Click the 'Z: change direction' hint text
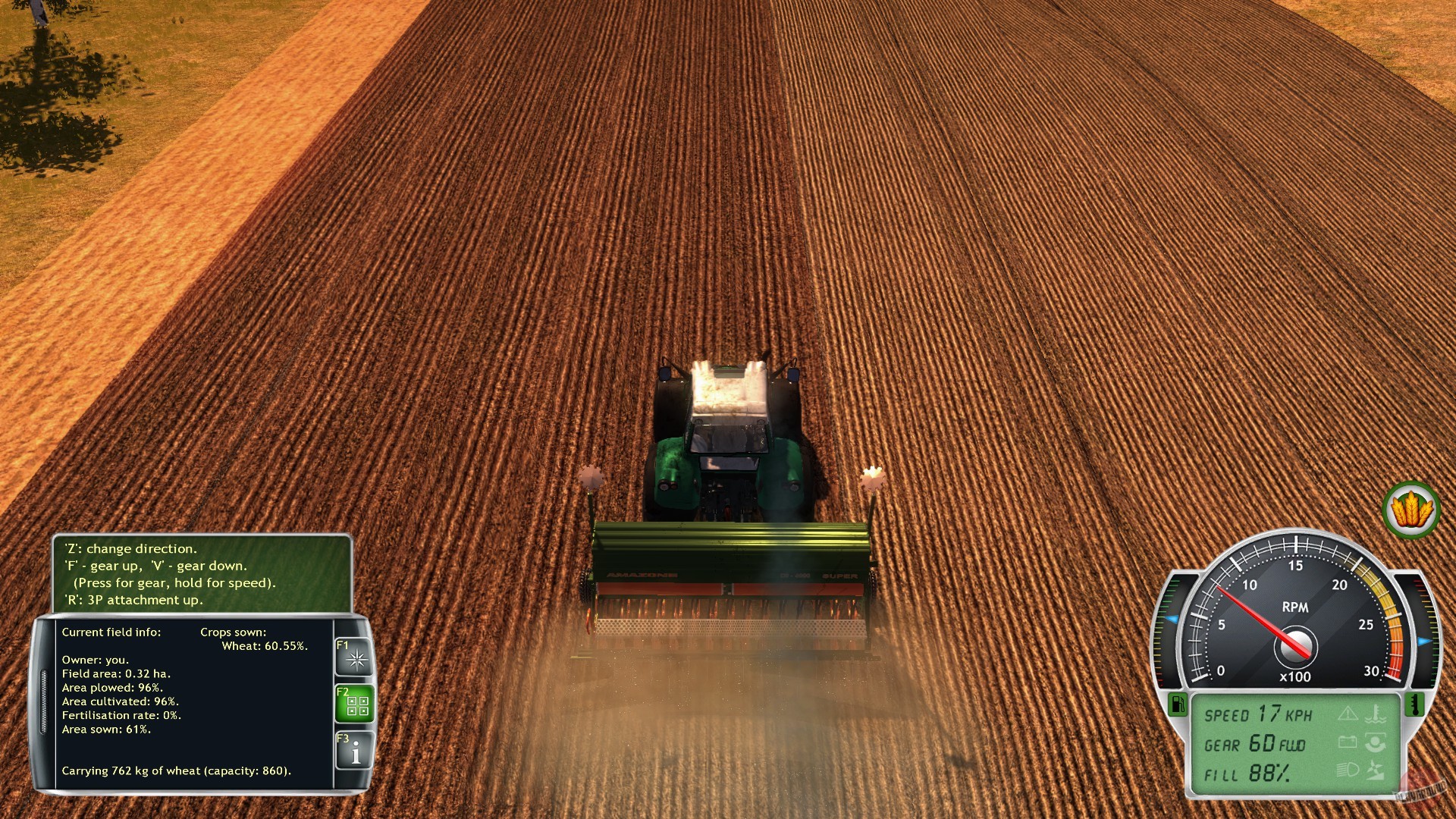The height and width of the screenshot is (819, 1456). 131,548
